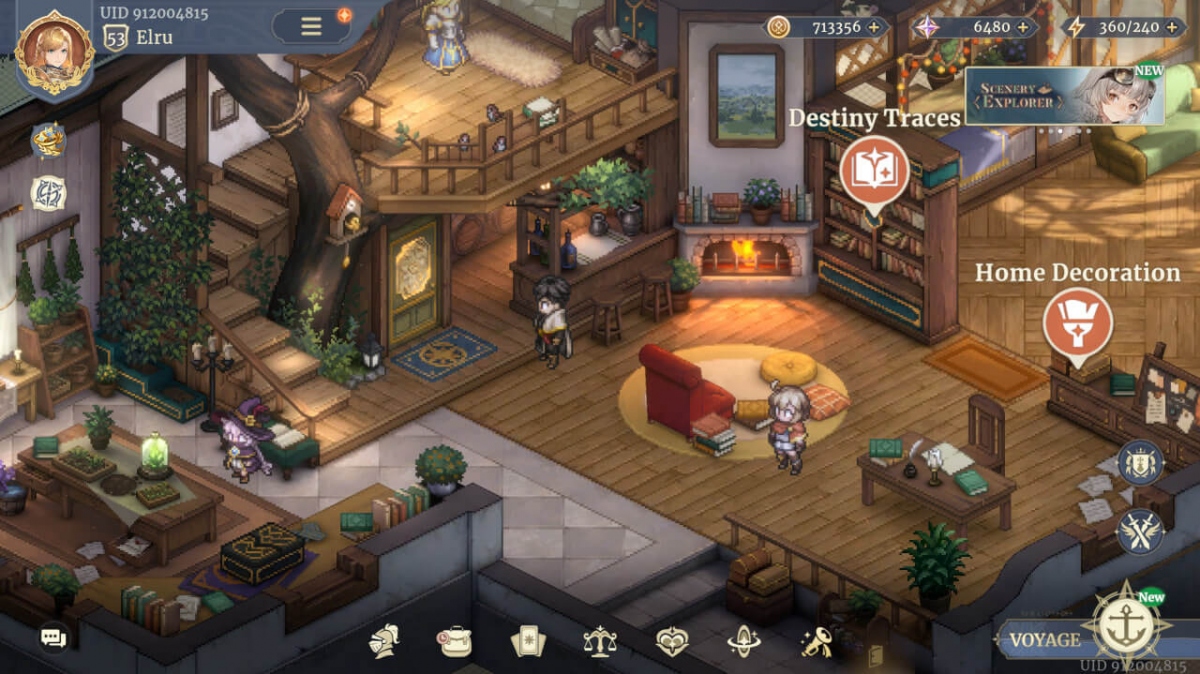This screenshot has width=1200, height=674.
Task: Open the balance scales menu
Action: click(600, 640)
